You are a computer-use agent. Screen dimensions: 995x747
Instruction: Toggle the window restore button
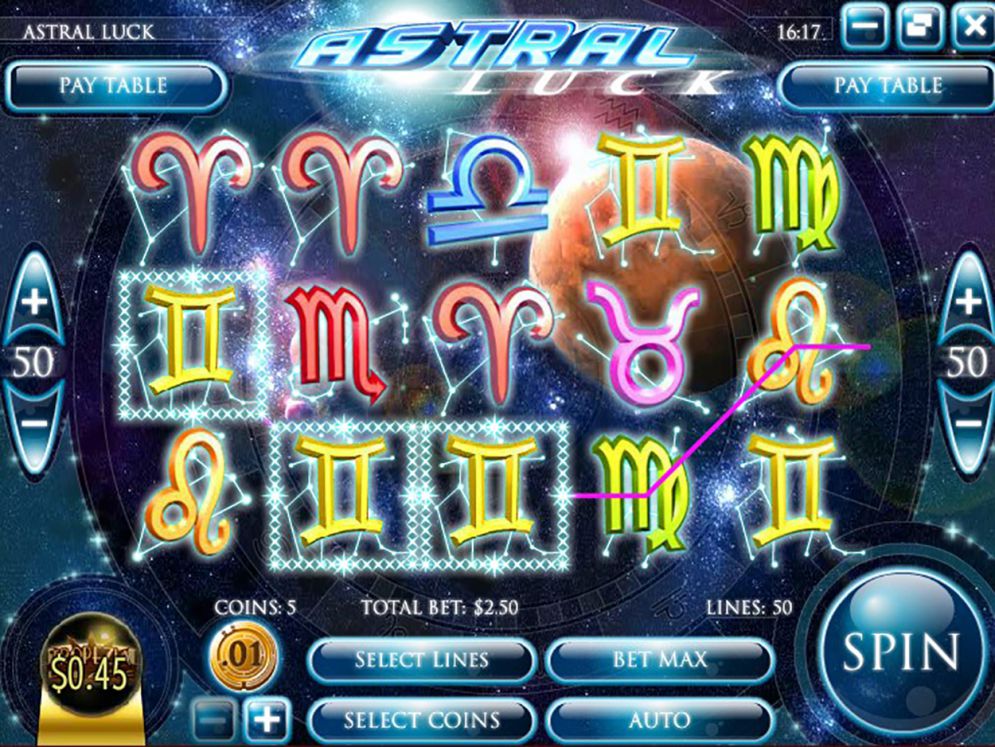click(x=920, y=25)
